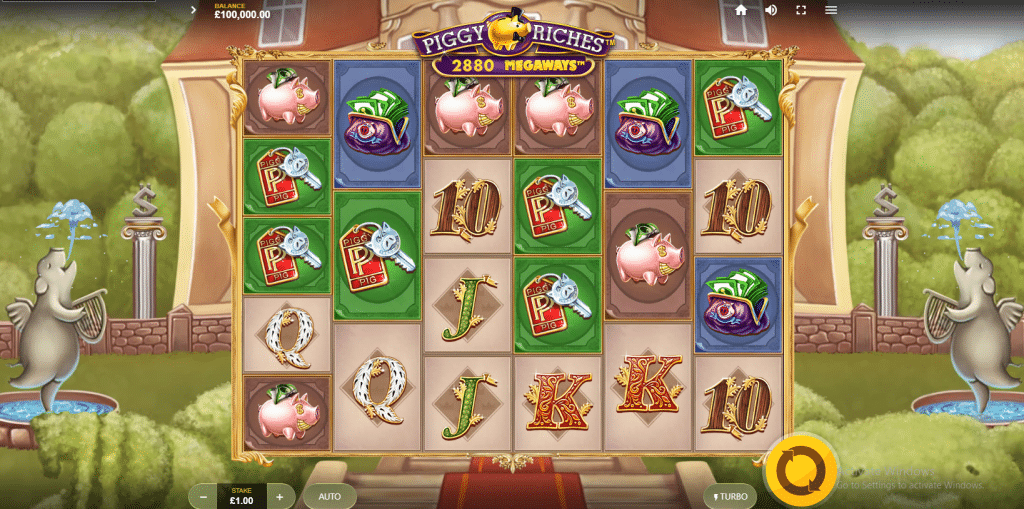1024x509 pixels.
Task: Mute the game sound
Action: (x=771, y=10)
